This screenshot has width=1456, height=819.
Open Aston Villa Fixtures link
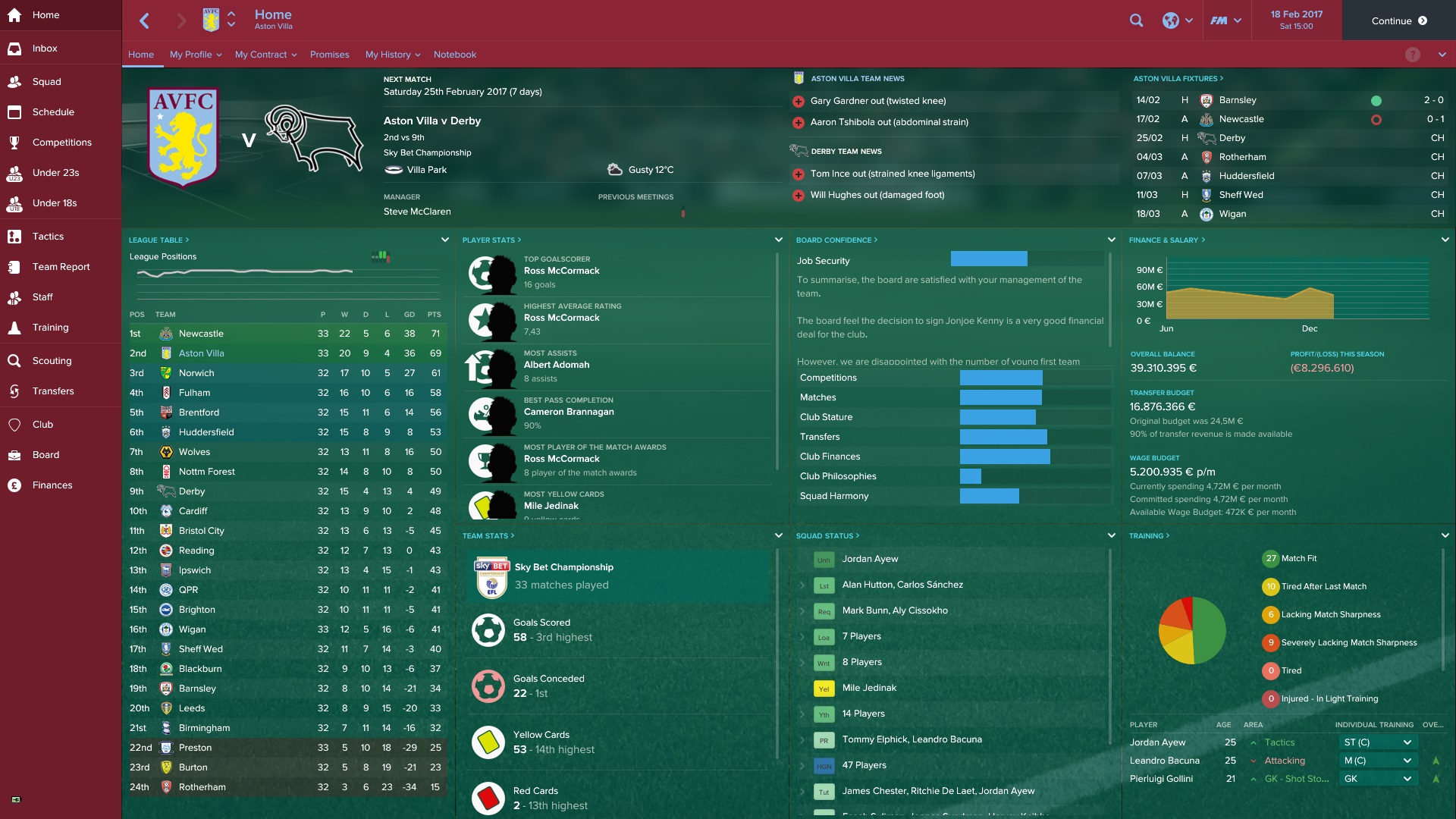(1178, 79)
